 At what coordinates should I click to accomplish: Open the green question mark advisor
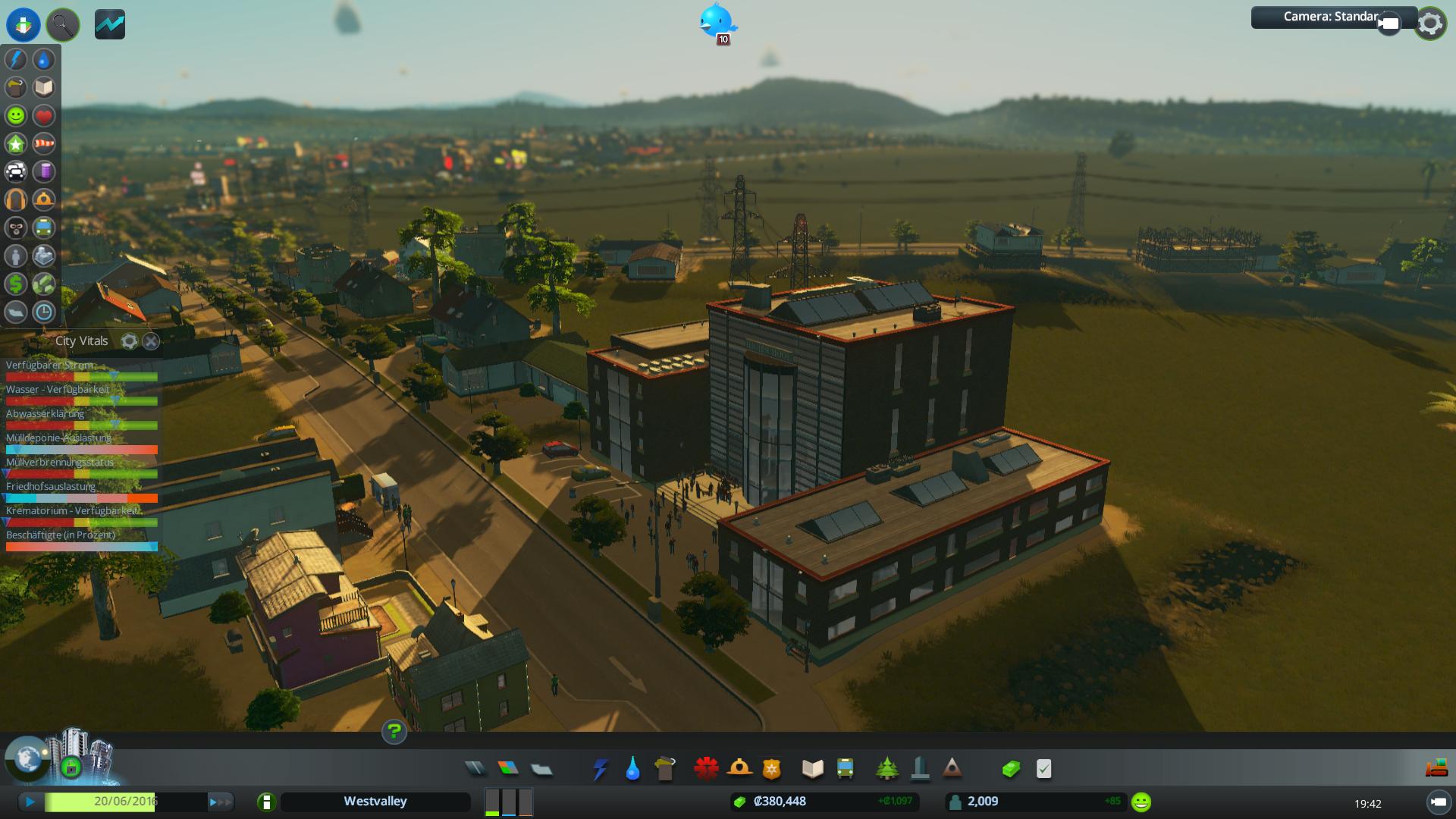pyautogui.click(x=394, y=732)
